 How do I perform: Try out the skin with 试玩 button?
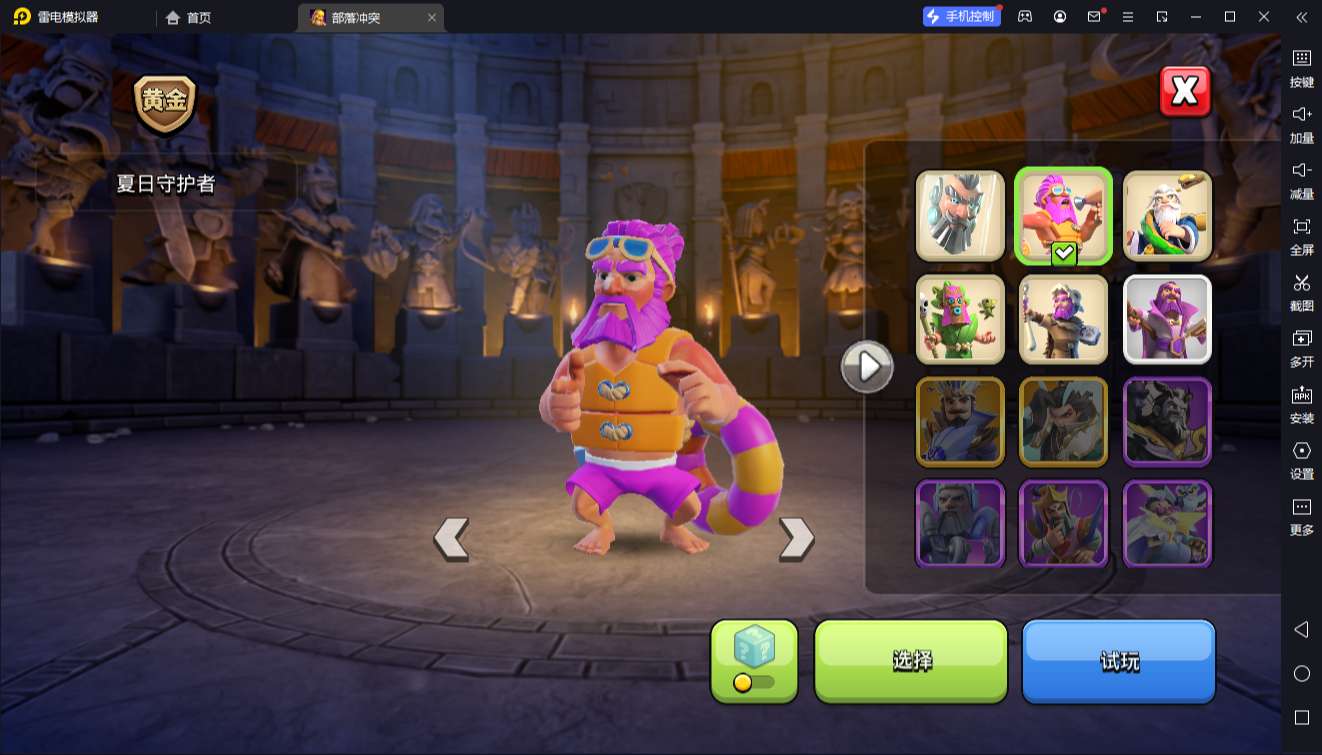click(x=1118, y=660)
